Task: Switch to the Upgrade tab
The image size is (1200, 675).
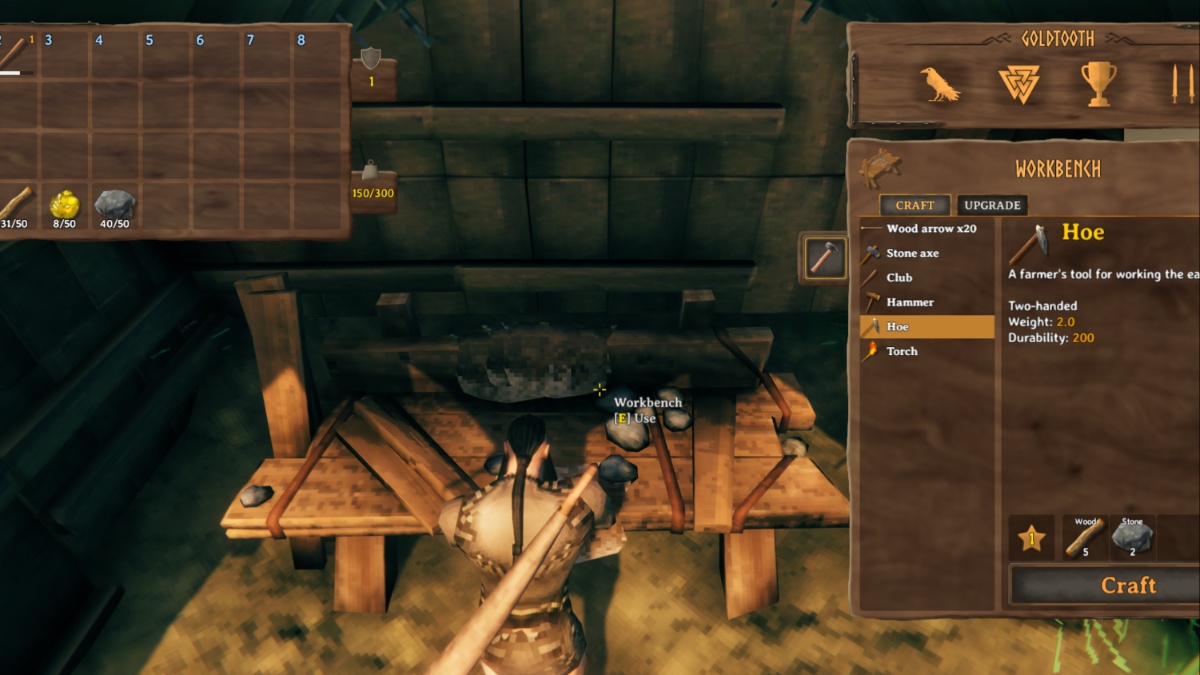Action: (992, 205)
